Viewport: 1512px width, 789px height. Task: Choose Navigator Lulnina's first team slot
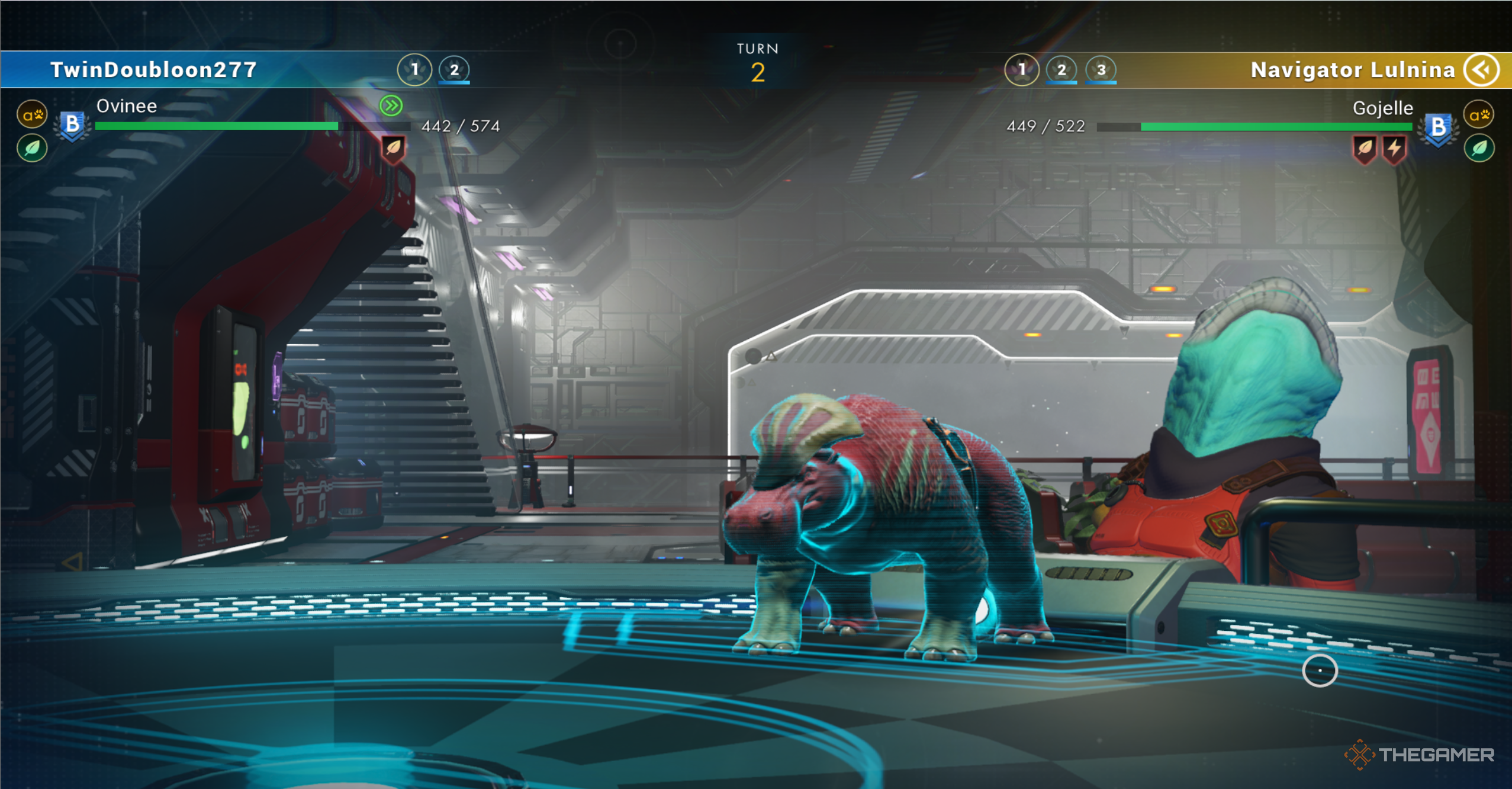pyautogui.click(x=1022, y=70)
